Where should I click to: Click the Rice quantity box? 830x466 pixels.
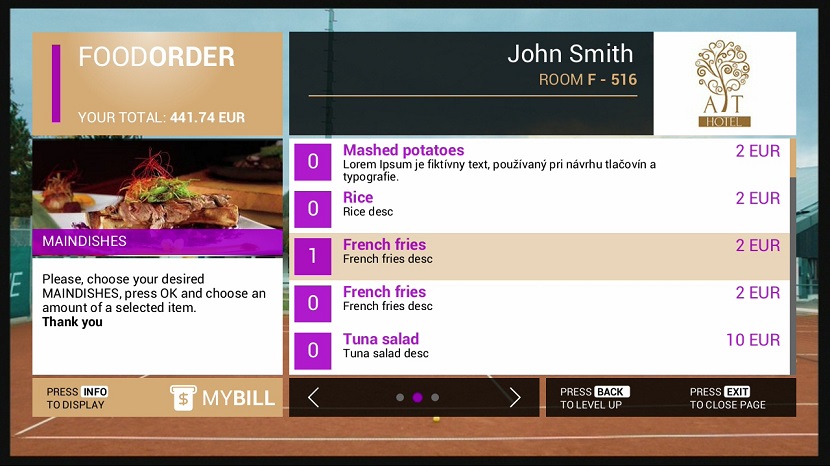[312, 209]
